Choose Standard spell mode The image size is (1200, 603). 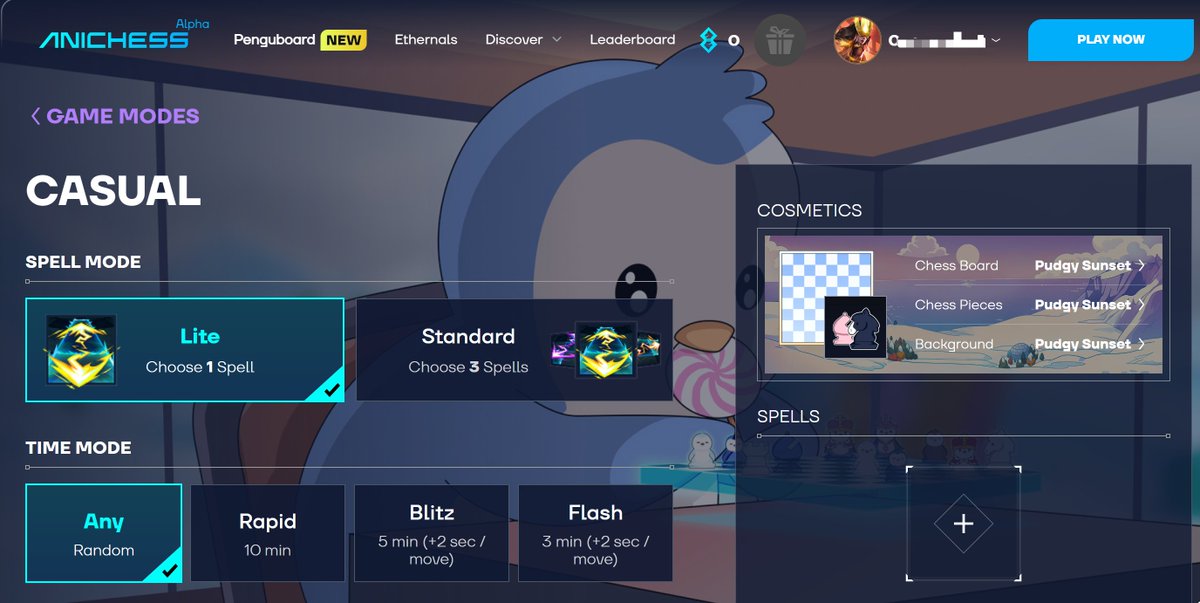(x=514, y=350)
